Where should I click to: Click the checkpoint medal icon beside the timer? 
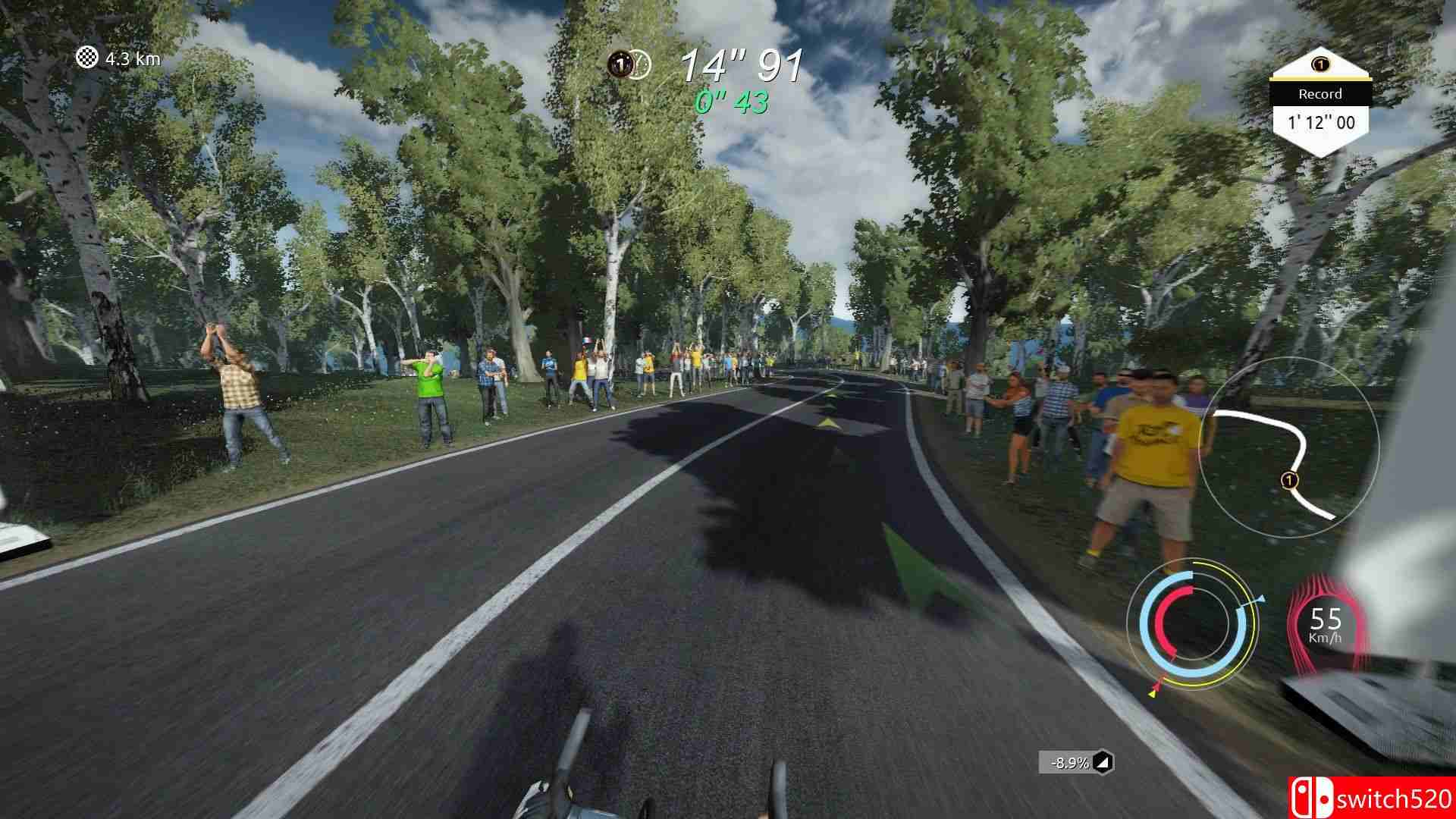623,64
